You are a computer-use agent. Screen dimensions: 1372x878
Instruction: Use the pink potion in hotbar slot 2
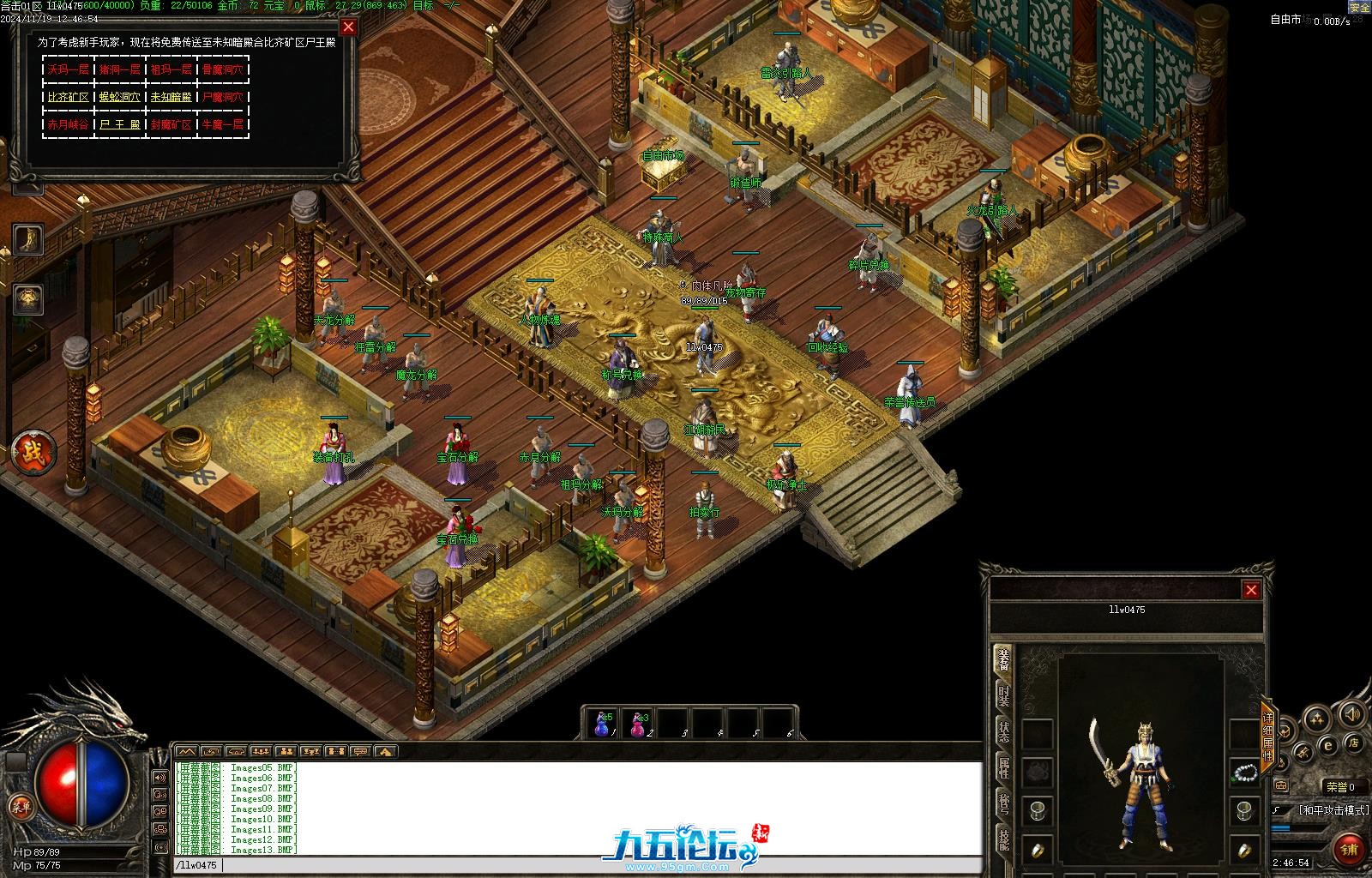[637, 725]
